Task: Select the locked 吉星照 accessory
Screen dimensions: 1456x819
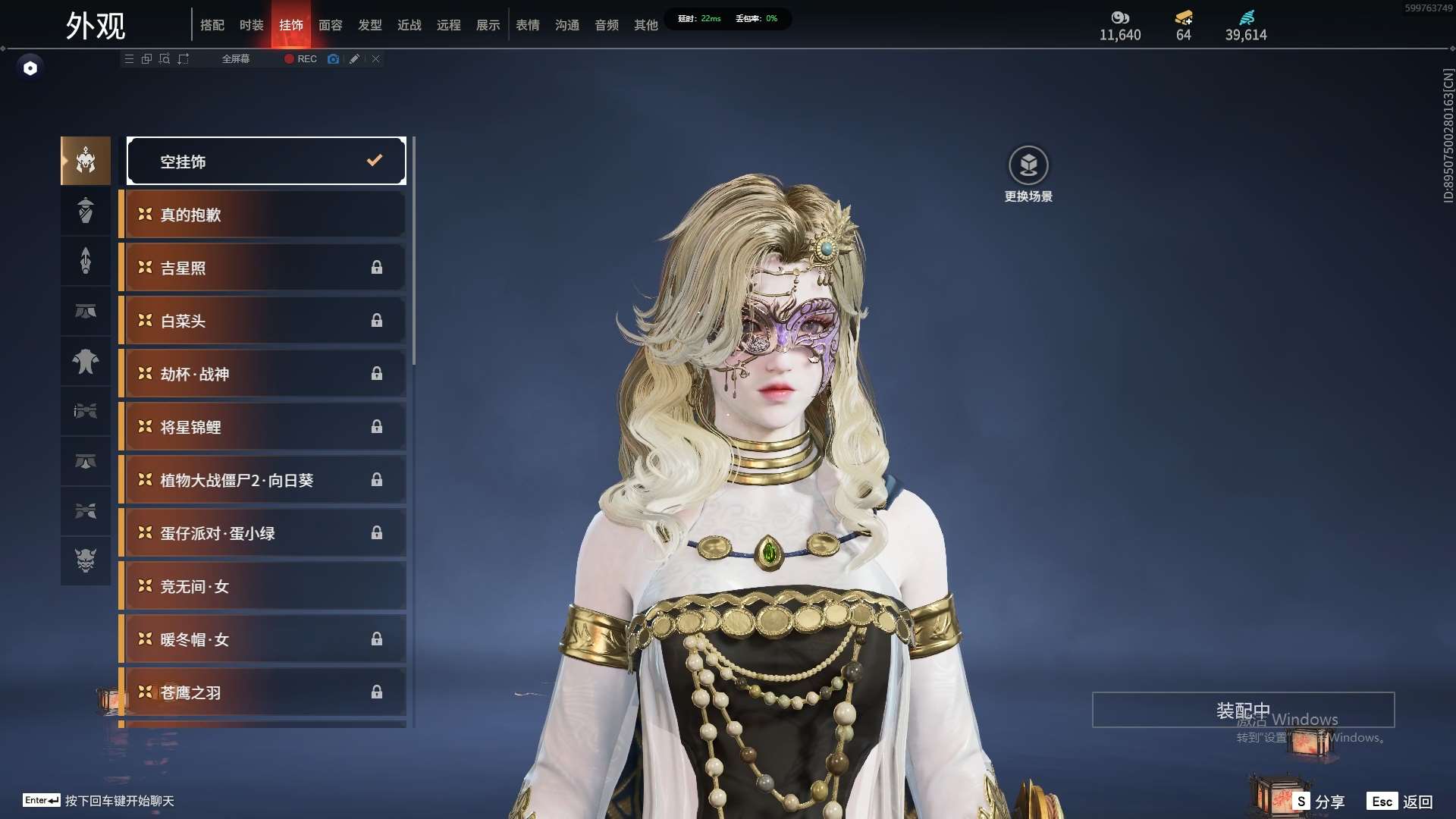Action: (x=264, y=268)
